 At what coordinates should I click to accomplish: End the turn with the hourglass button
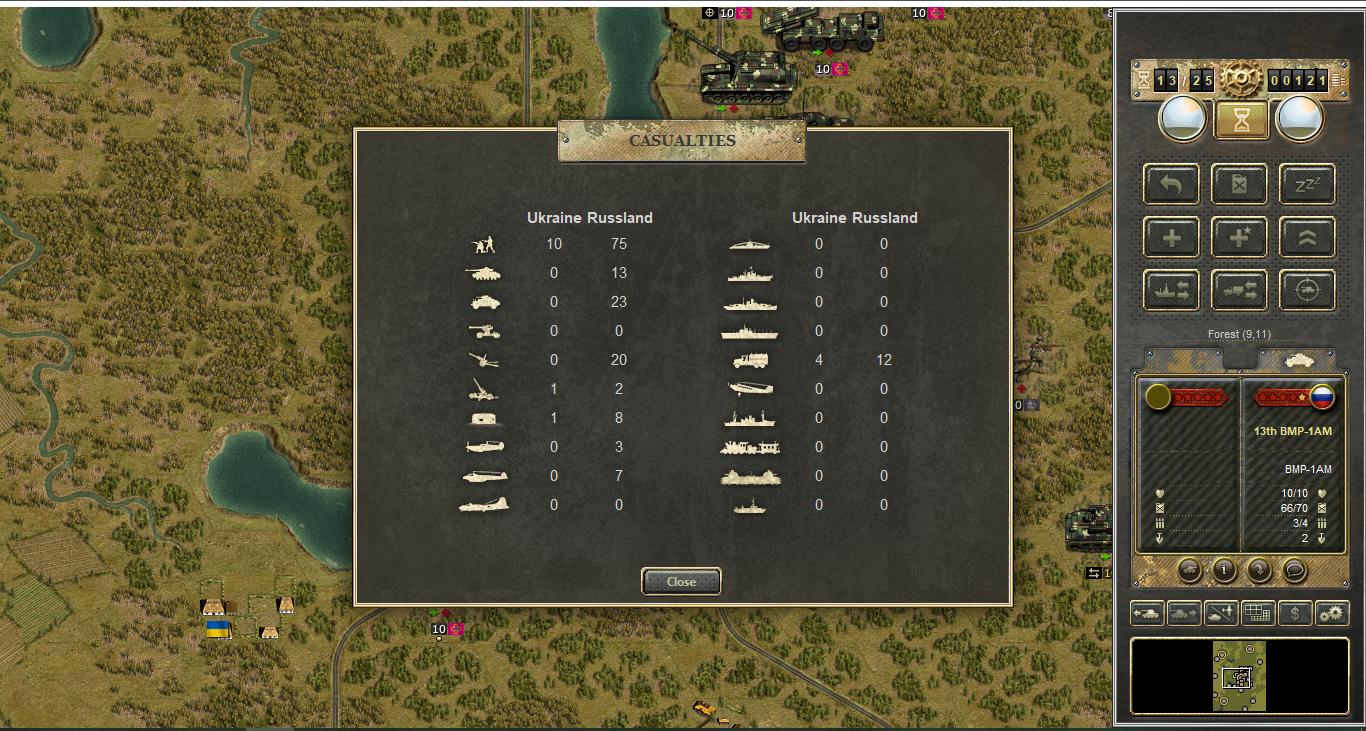1241,120
